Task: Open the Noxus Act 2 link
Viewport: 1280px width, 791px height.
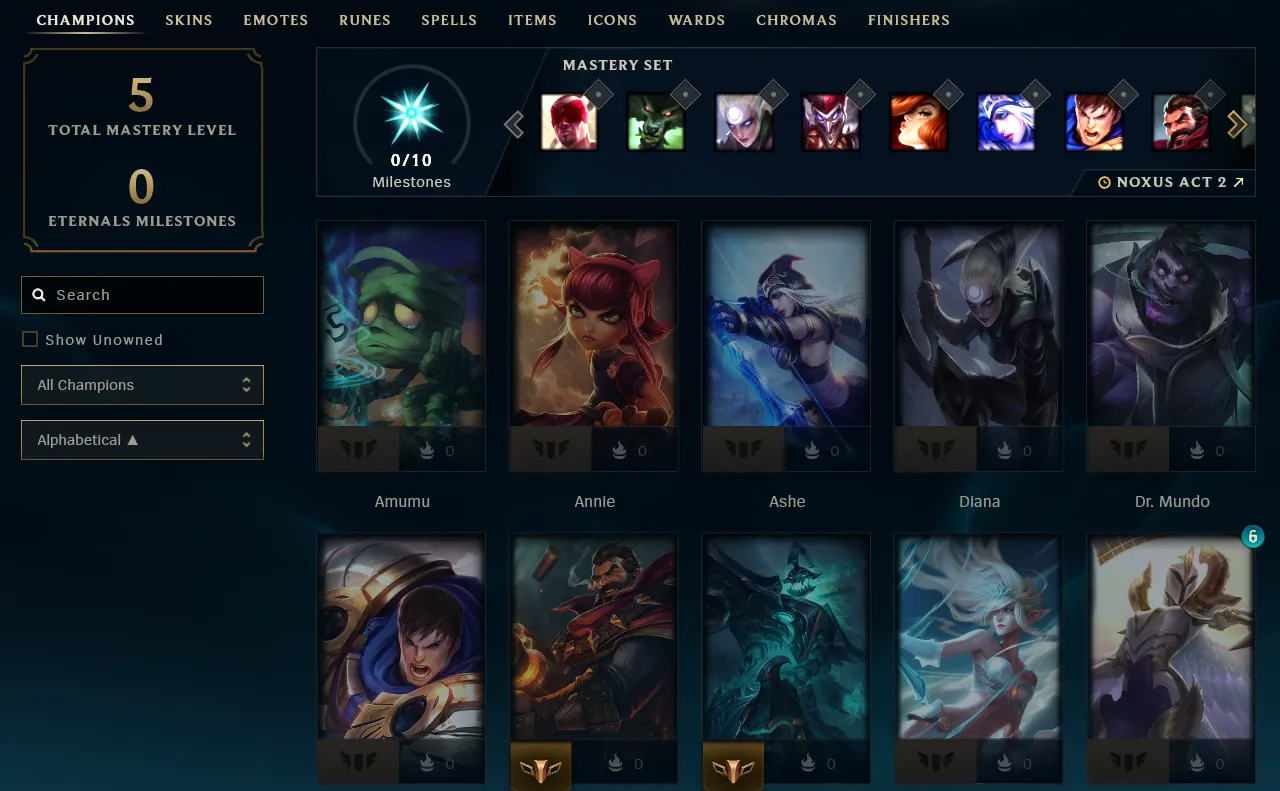Action: (1171, 183)
